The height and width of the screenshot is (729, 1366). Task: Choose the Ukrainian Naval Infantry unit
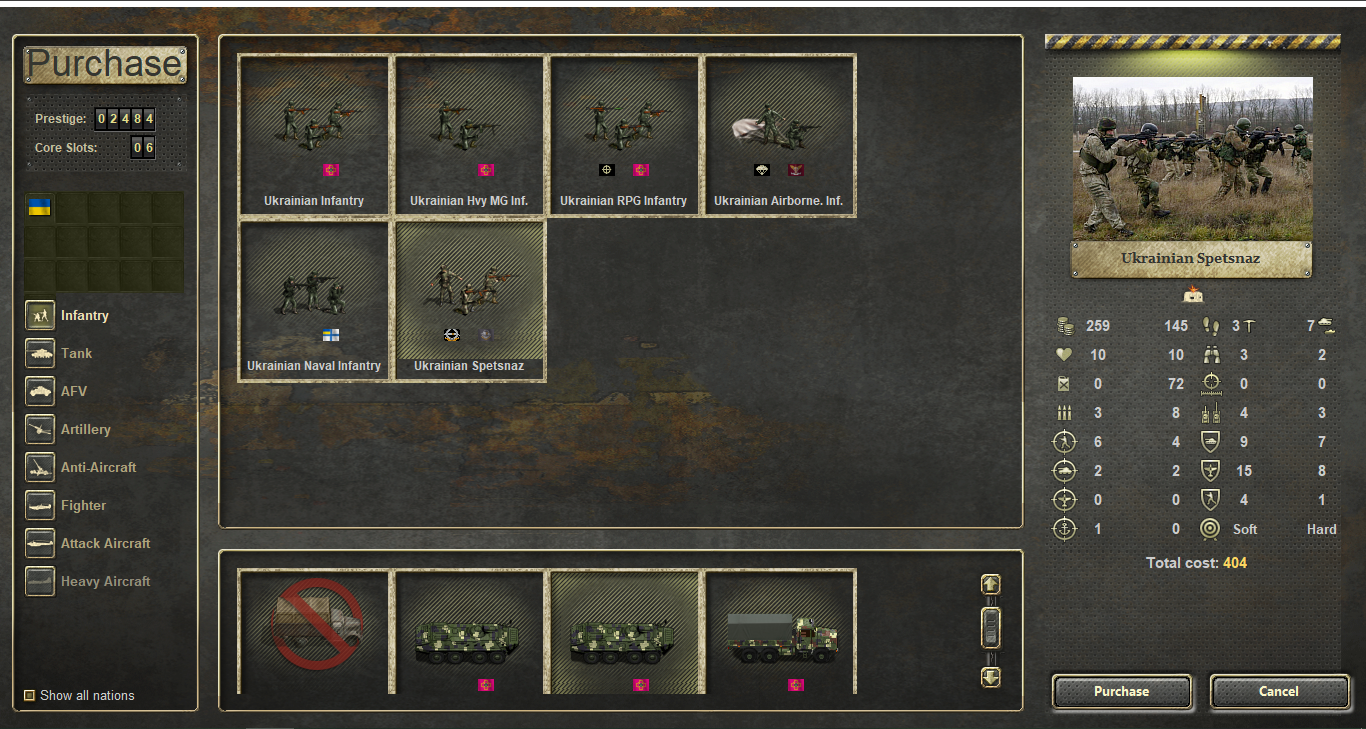(x=314, y=300)
